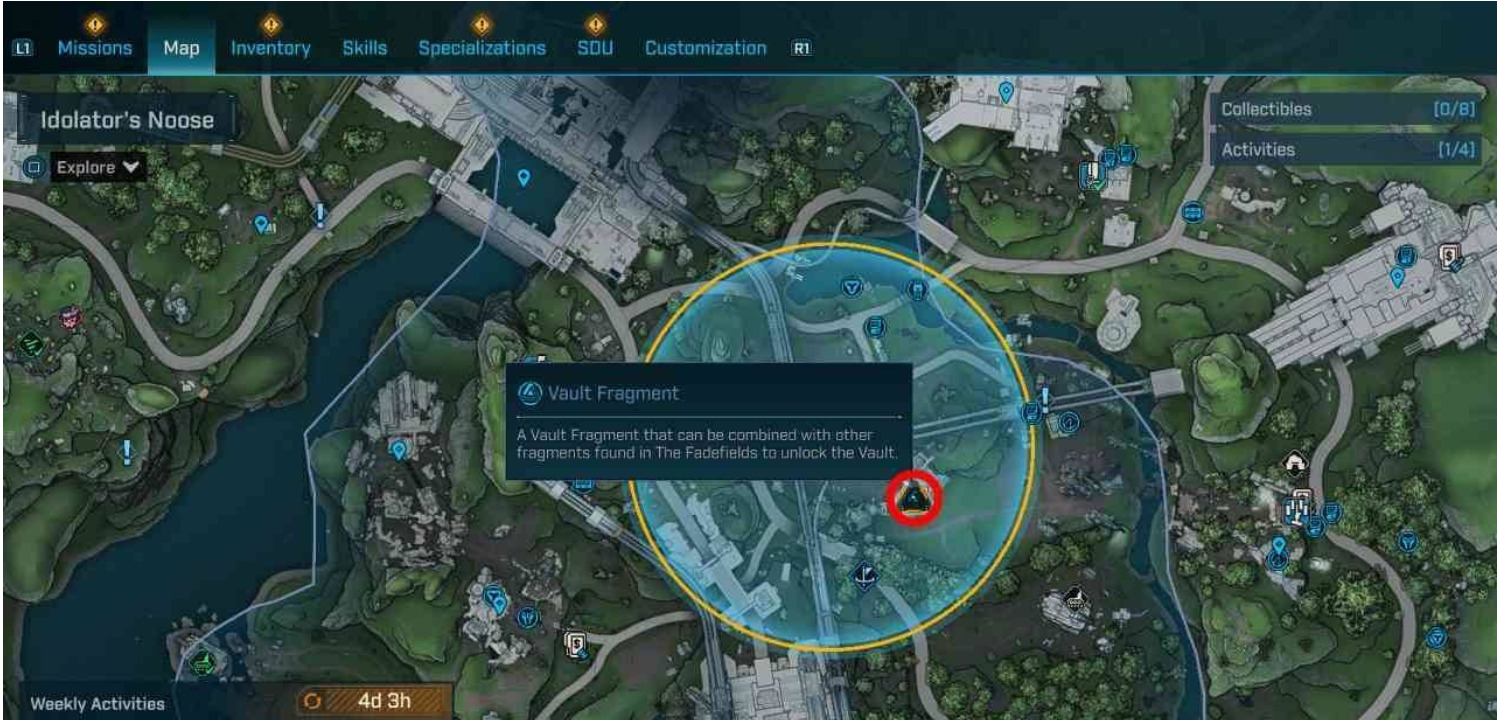The height and width of the screenshot is (720, 1497).
Task: Open the SDU tab
Action: [595, 48]
